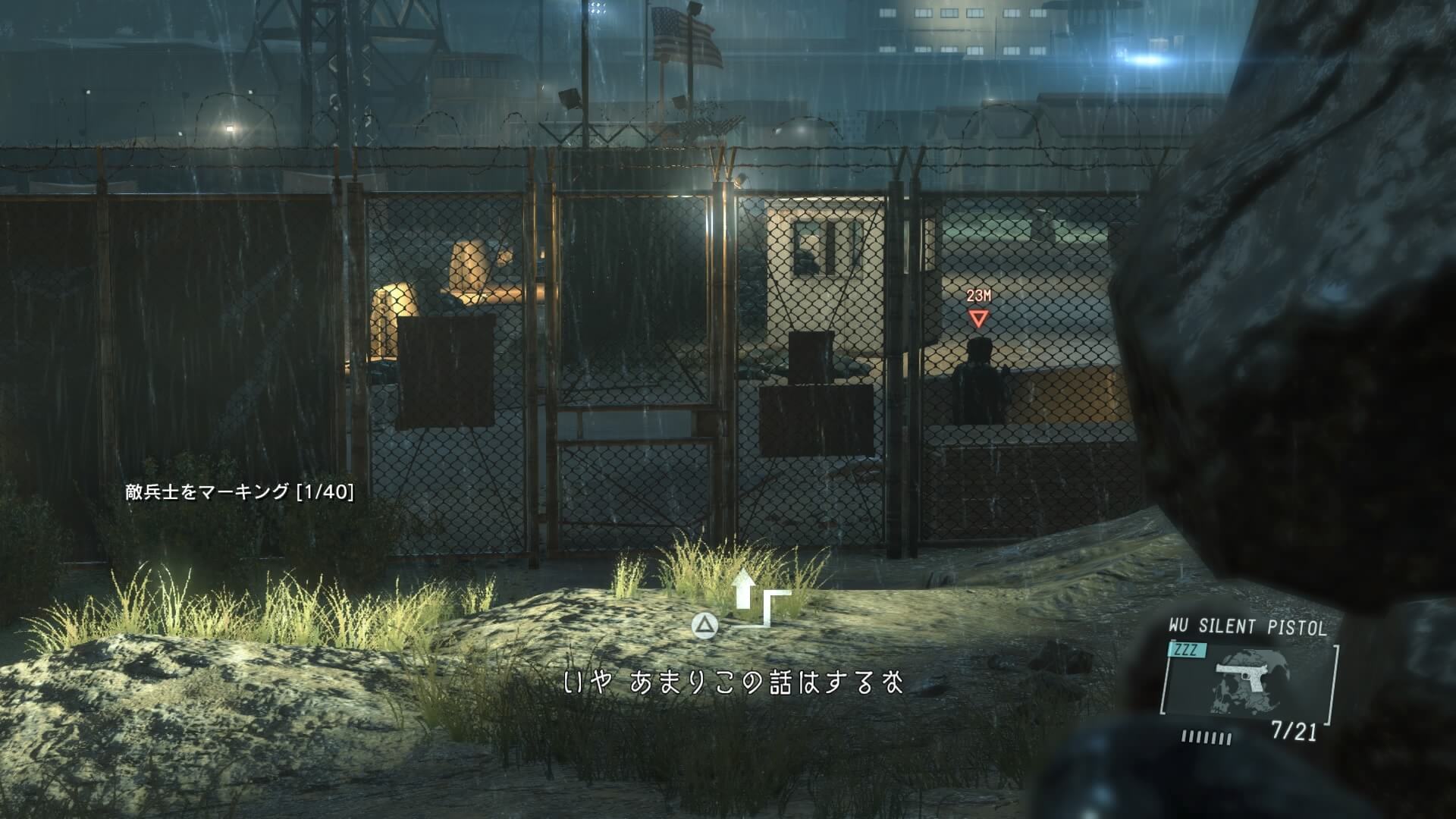1456x819 pixels.
Task: Click the red enemy marker labeled 23M
Action: tap(978, 318)
